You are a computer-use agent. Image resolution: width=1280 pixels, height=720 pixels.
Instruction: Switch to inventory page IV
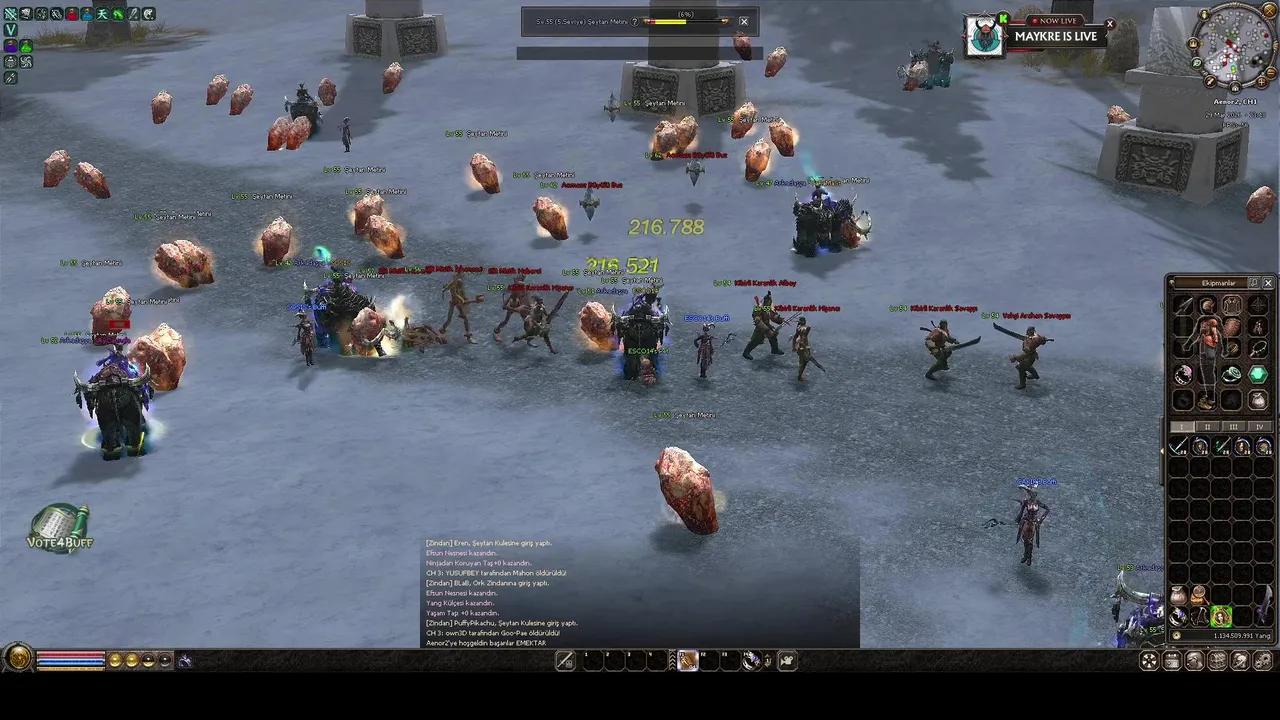(x=1259, y=427)
